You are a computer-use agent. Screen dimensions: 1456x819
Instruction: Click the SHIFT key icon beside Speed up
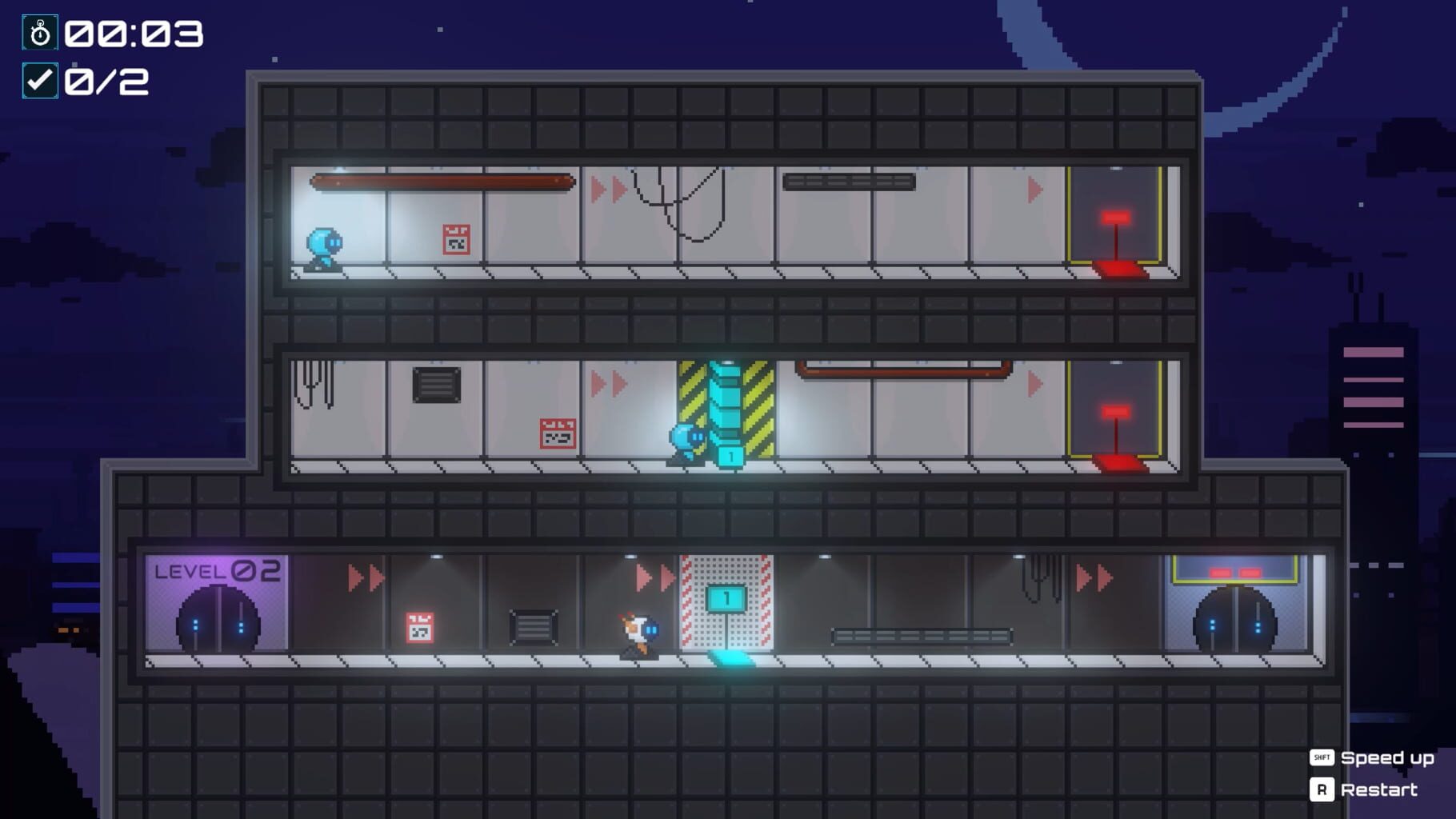(x=1322, y=758)
